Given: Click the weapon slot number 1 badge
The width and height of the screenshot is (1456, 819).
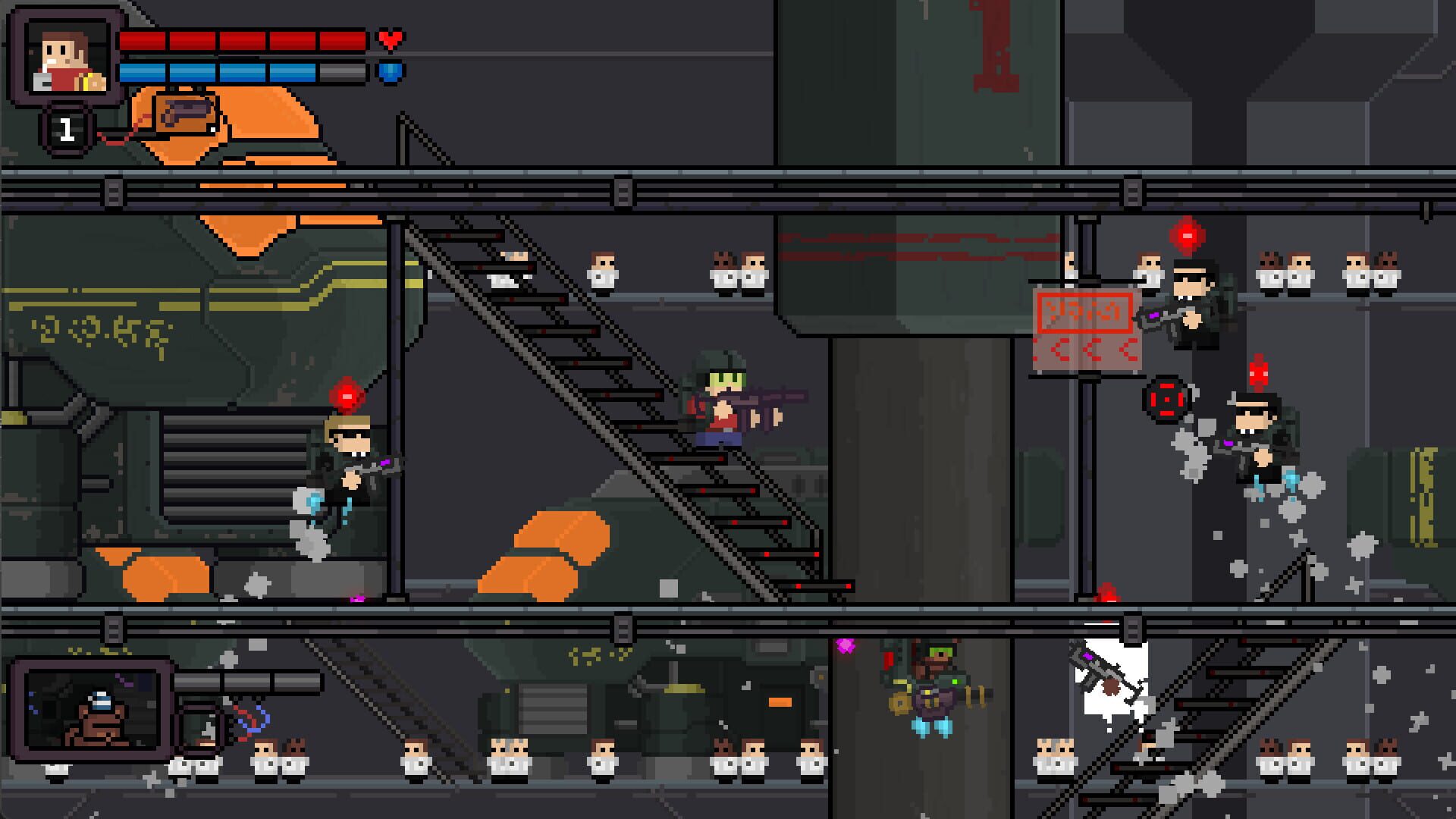Looking at the screenshot, I should click(67, 129).
